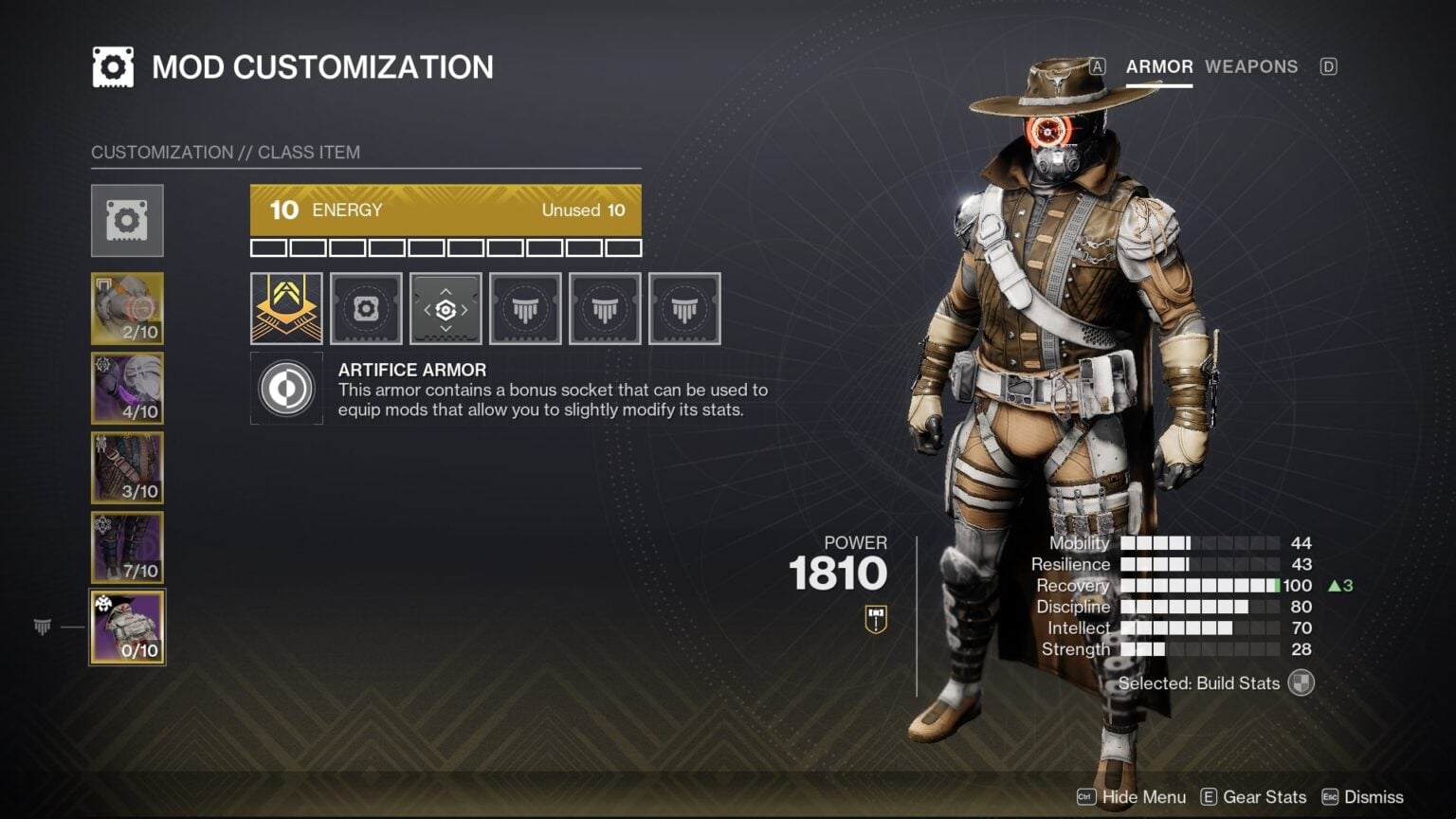The height and width of the screenshot is (819, 1456).
Task: Select the middle empty mod socket
Action: (x=605, y=309)
